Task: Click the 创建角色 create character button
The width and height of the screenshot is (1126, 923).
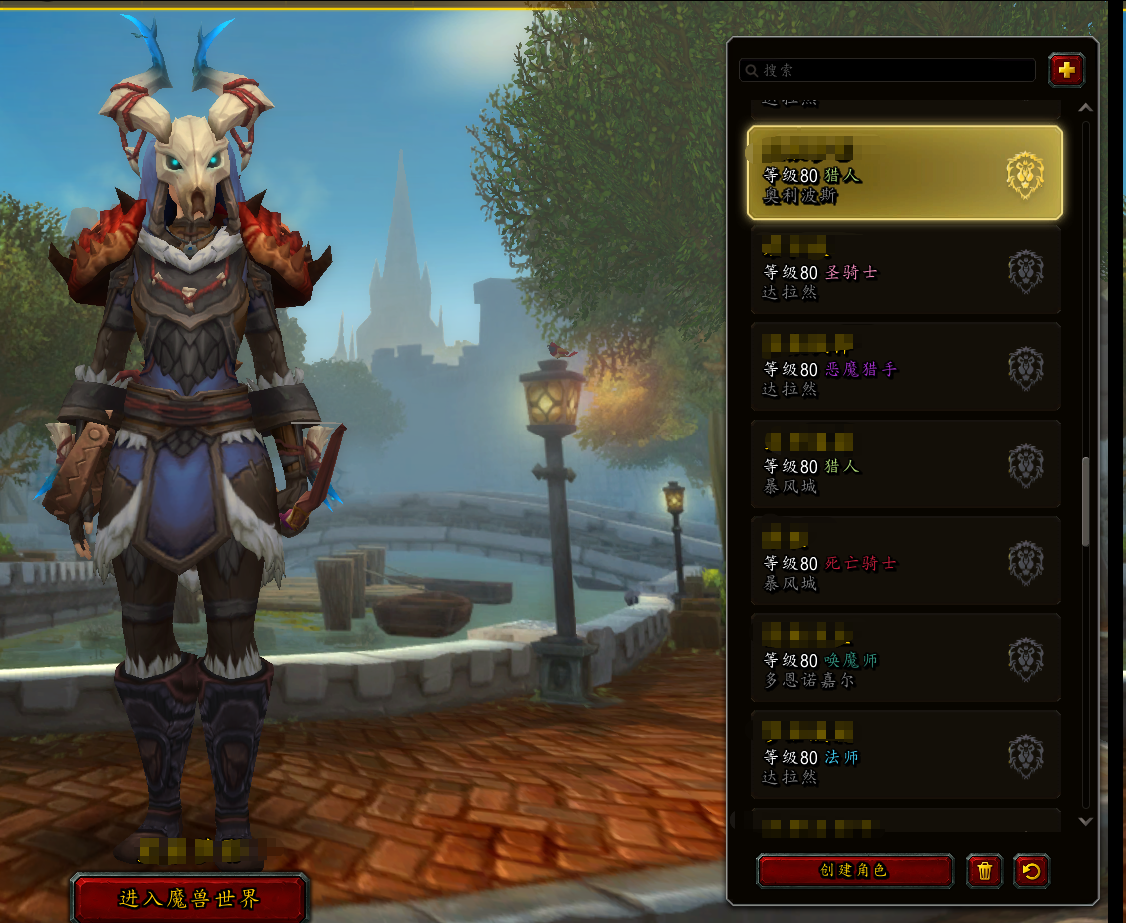Action: coord(854,870)
